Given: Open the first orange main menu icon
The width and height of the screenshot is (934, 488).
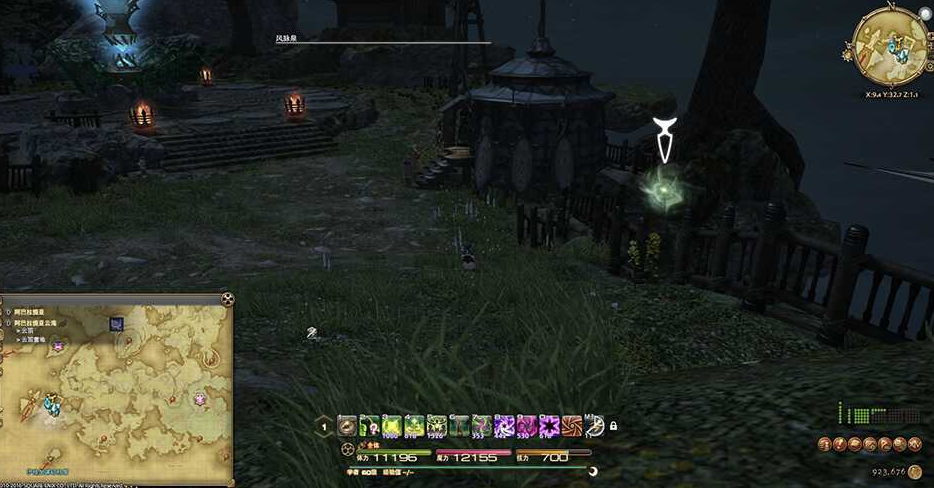Looking at the screenshot, I should tap(824, 445).
